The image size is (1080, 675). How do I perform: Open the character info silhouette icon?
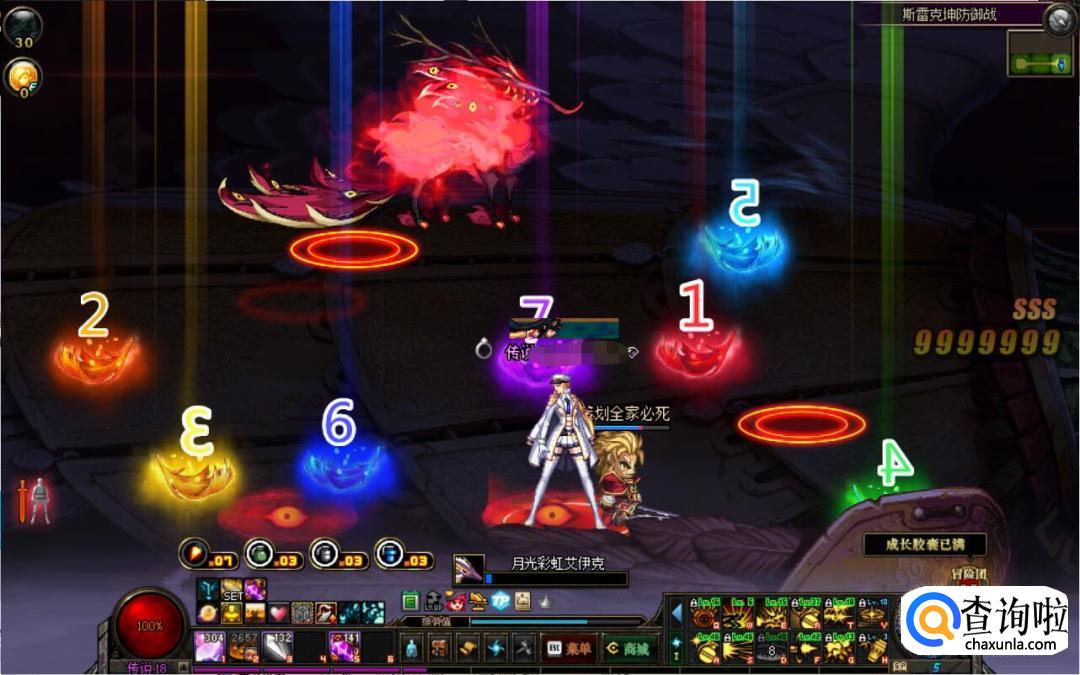tap(410, 648)
